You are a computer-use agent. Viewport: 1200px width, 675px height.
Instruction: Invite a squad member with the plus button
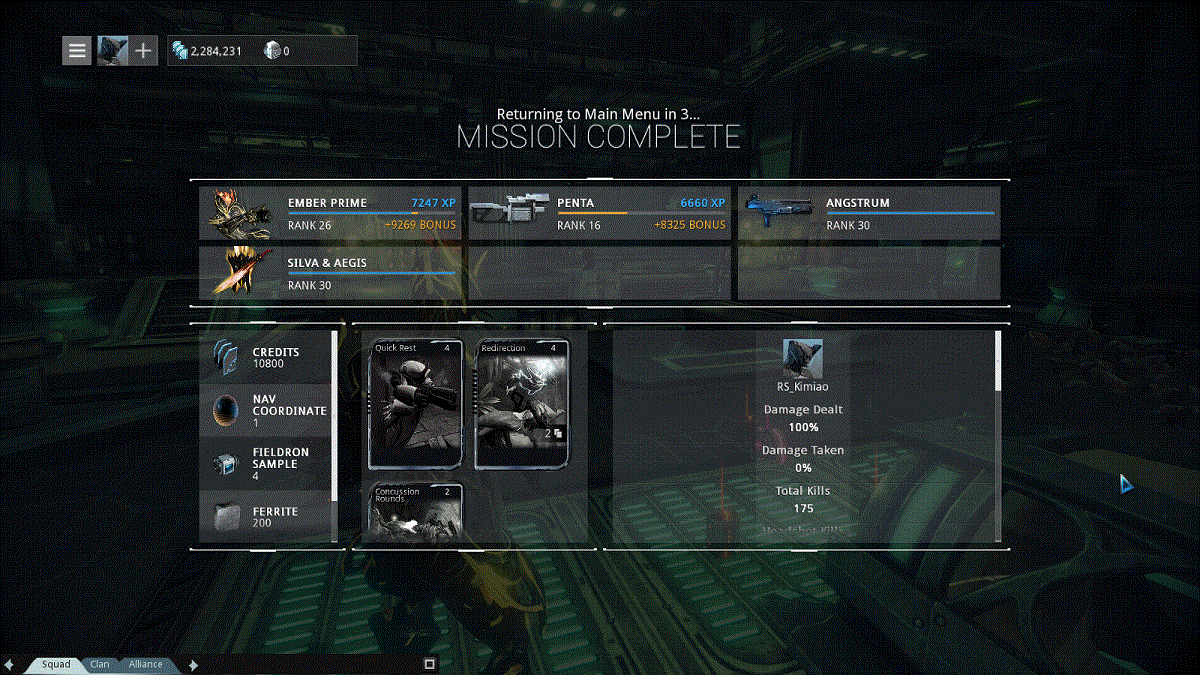144,50
